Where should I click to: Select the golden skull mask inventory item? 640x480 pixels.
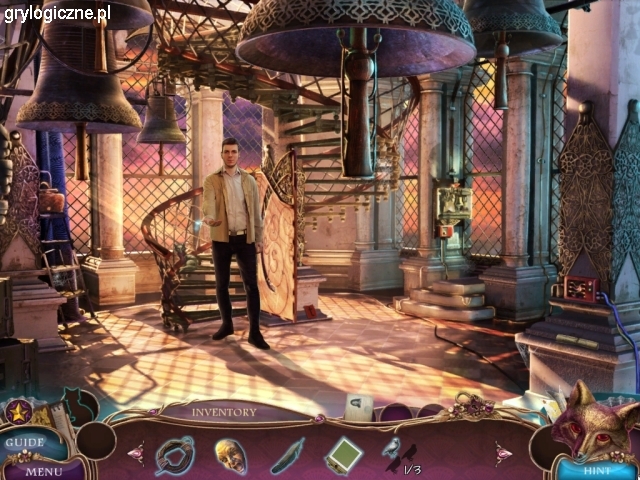point(231,455)
